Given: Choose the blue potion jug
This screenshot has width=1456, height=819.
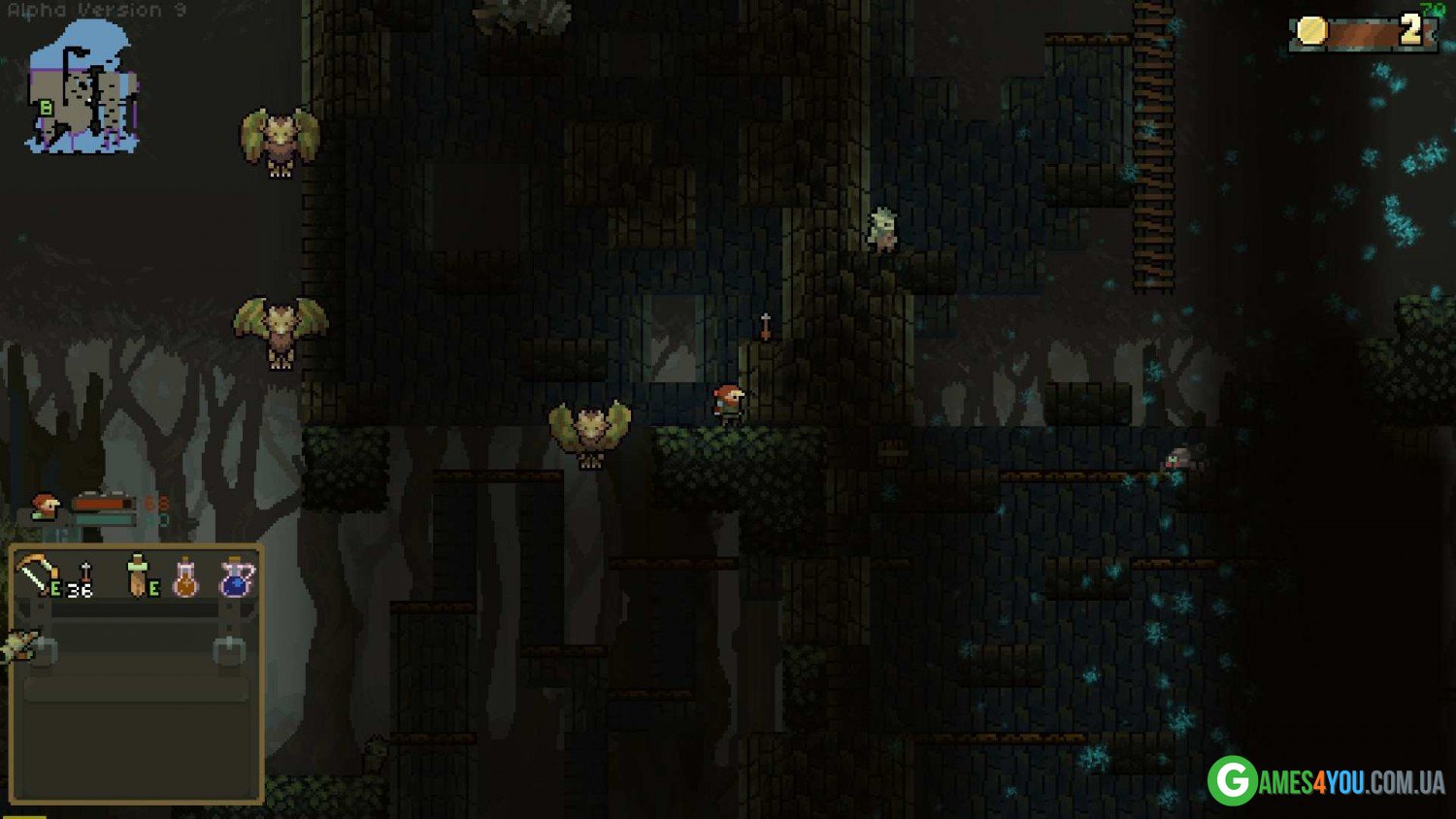Looking at the screenshot, I should (x=236, y=578).
